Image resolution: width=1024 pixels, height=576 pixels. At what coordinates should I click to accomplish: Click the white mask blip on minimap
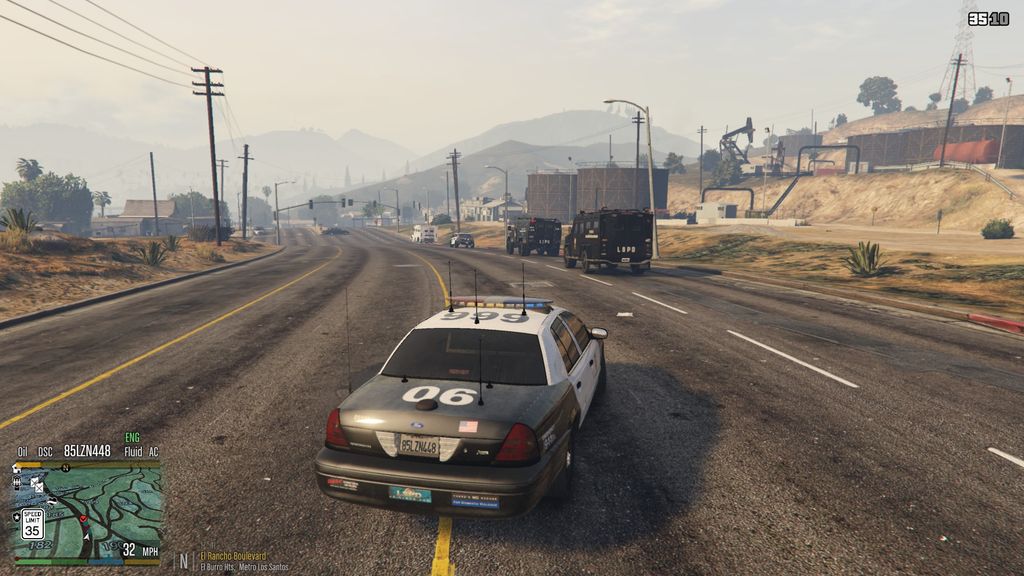[52, 501]
